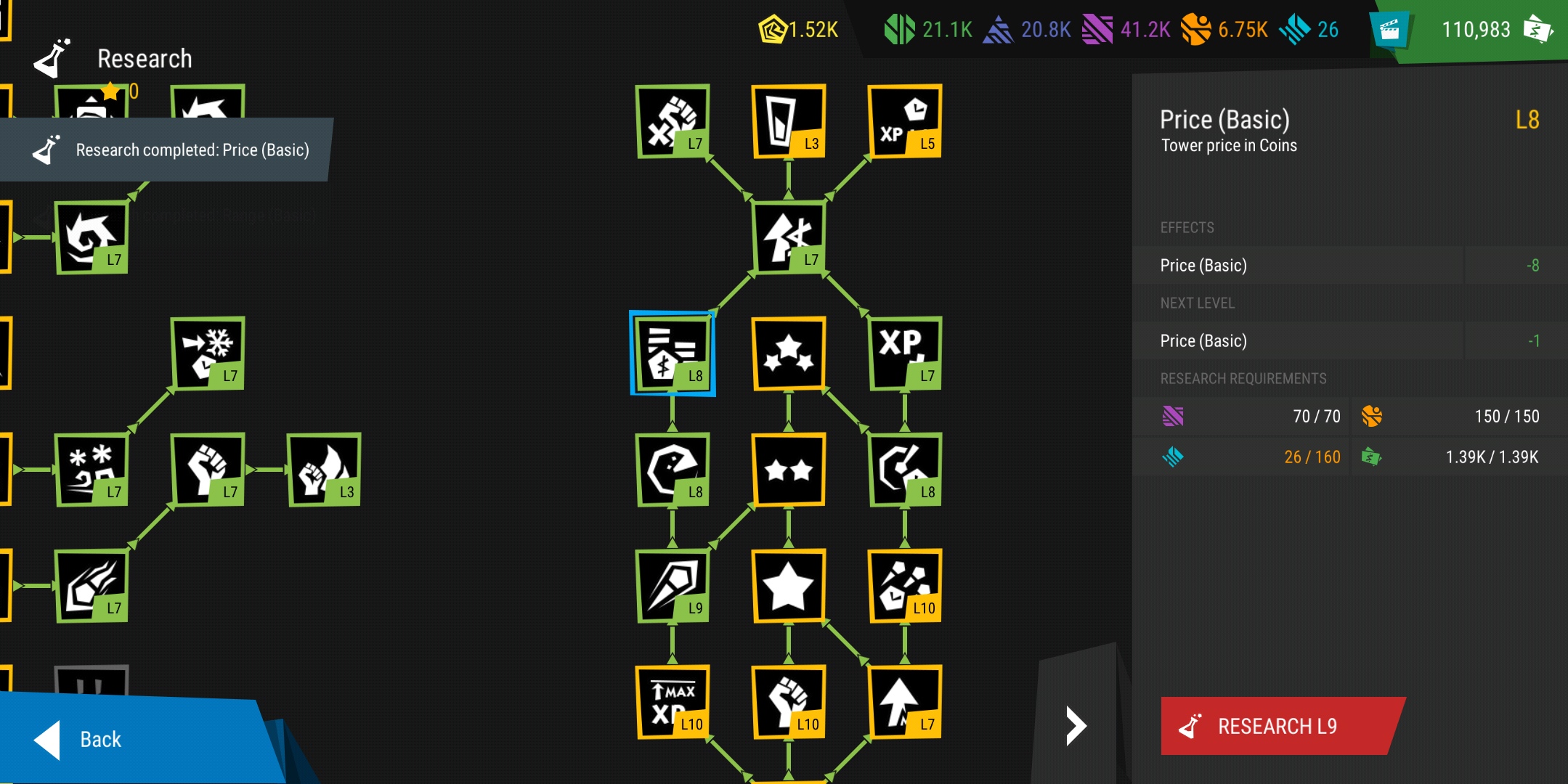Select the fist with X L7 node
Viewport: 1568px width, 784px height.
(673, 121)
